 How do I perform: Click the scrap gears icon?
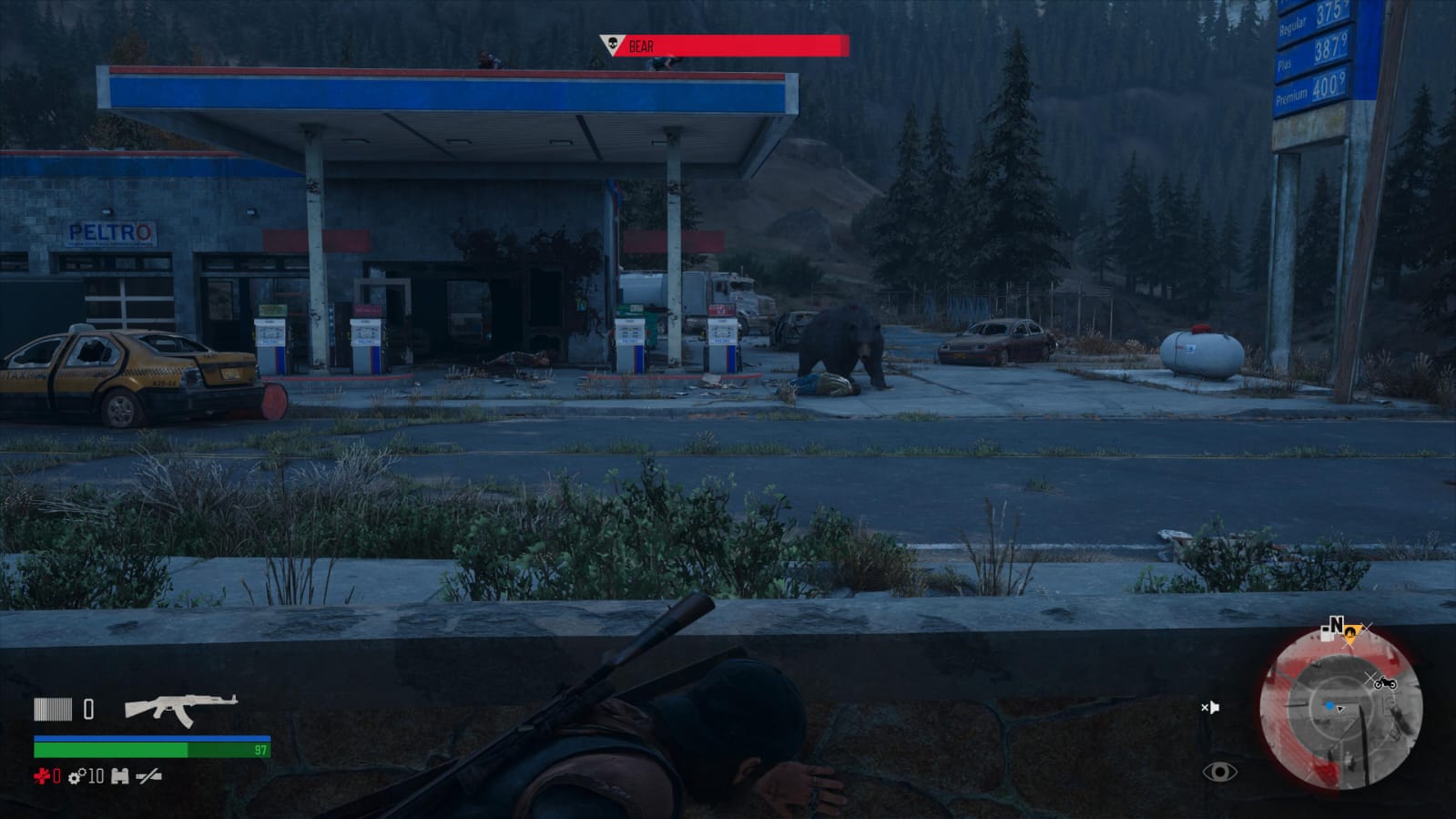(77, 776)
